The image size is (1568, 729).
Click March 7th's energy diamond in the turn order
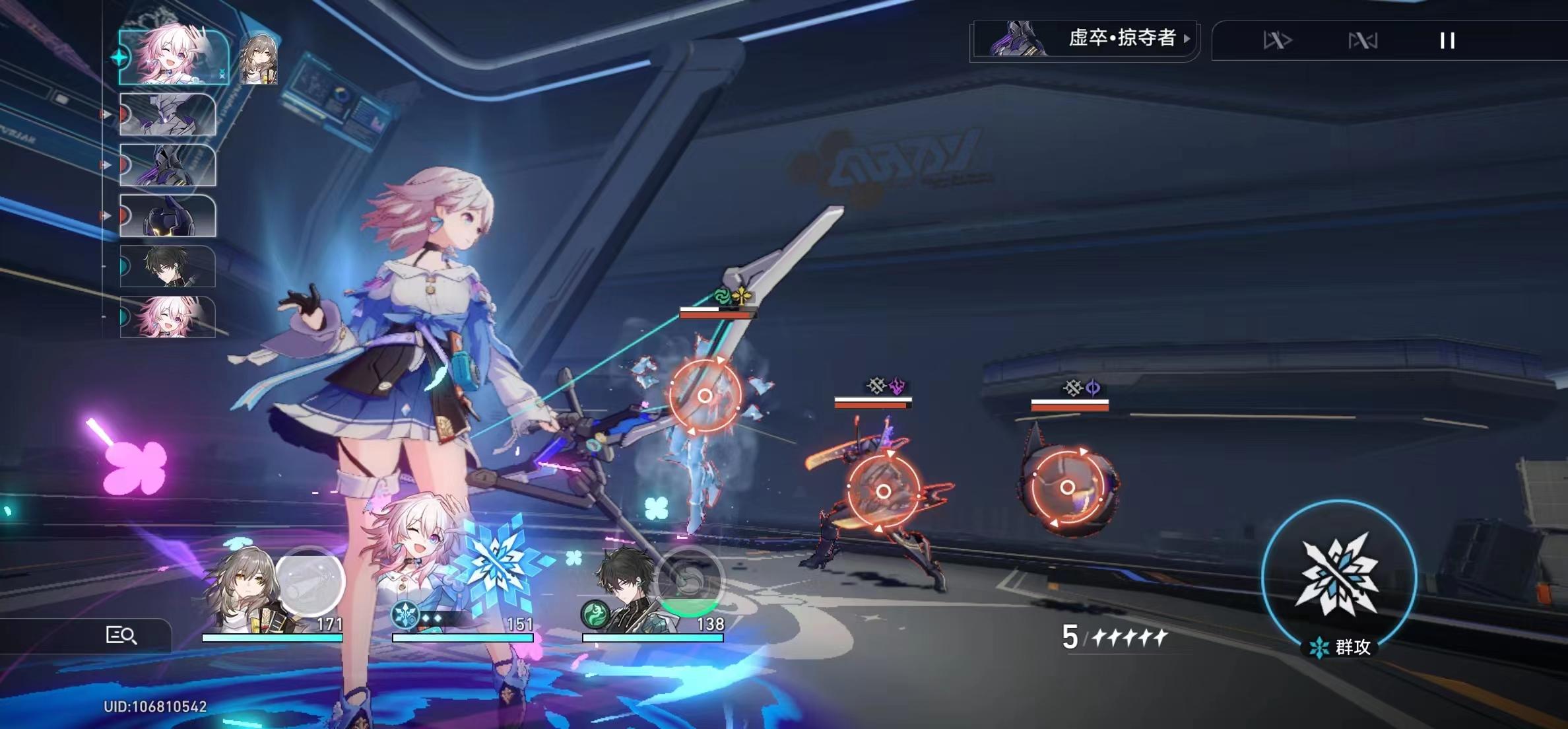point(118,55)
